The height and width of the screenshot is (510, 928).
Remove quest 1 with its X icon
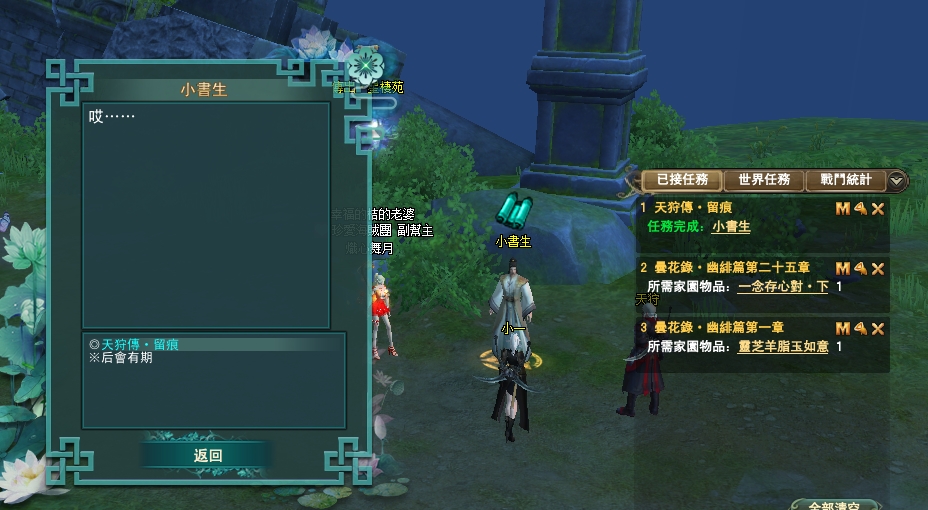[878, 209]
